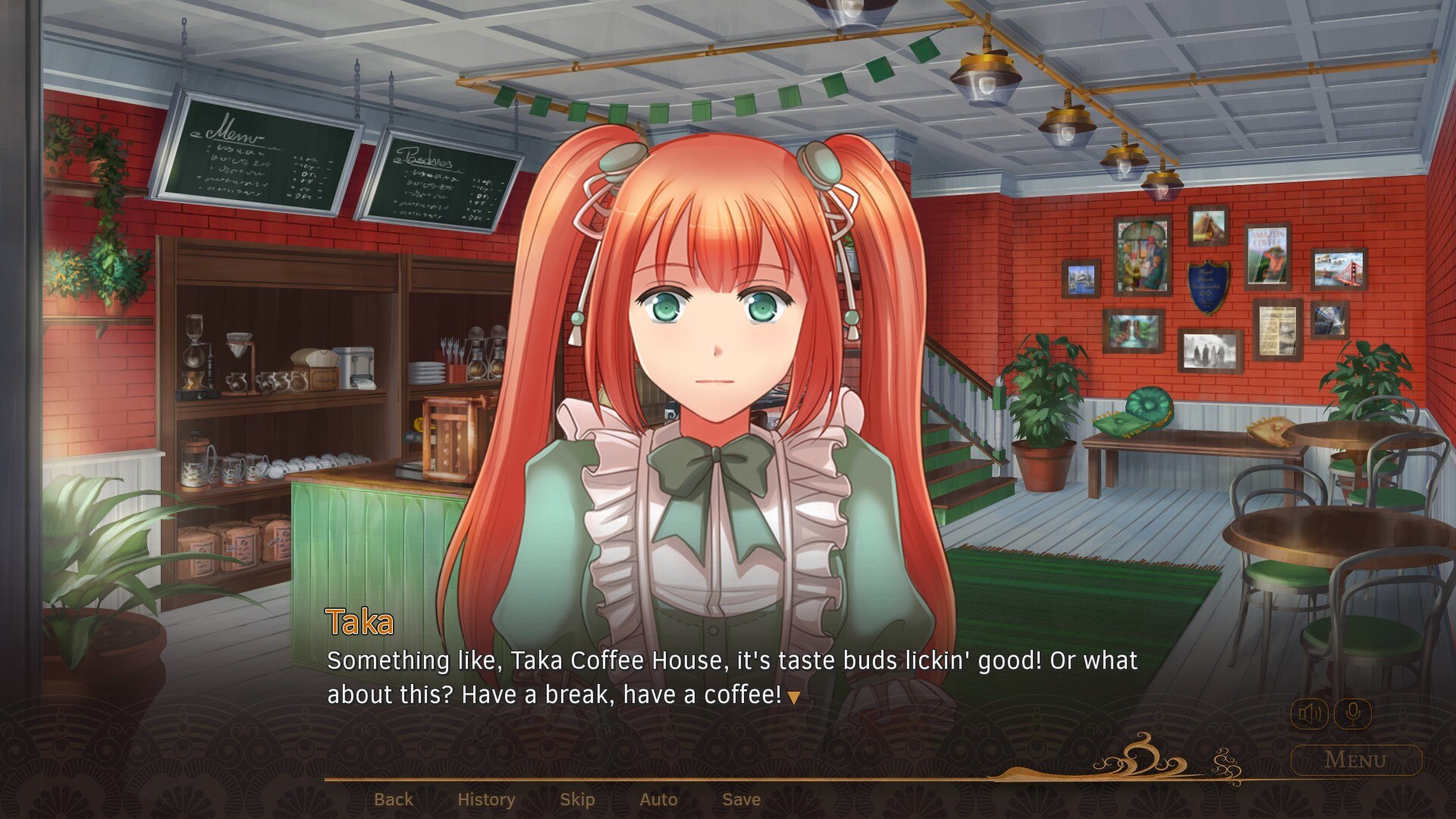The image size is (1456, 819).
Task: Open the Menu button
Action: click(1356, 760)
